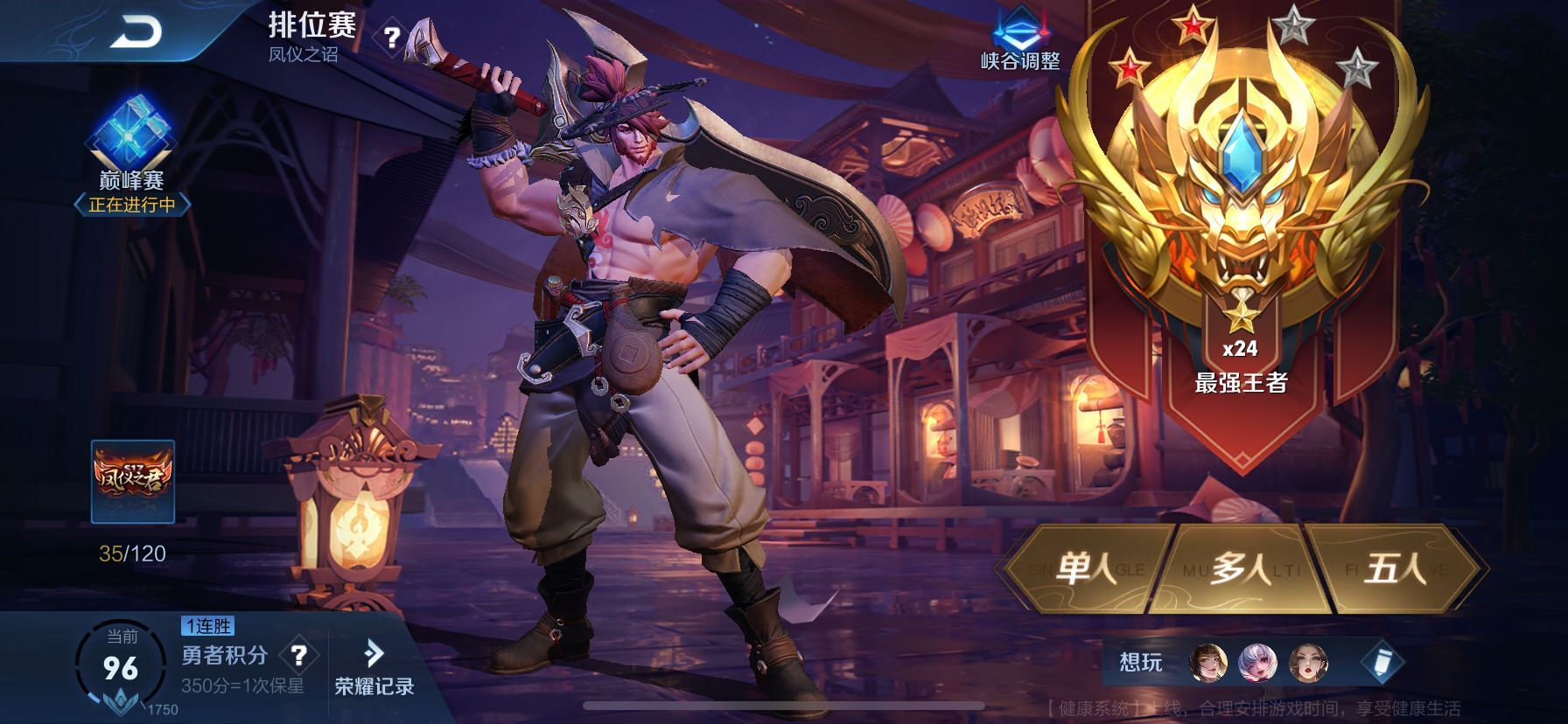Open the 峡谷调整 canyon adjustments icon
The height and width of the screenshot is (724, 1568).
pyautogui.click(x=1020, y=38)
